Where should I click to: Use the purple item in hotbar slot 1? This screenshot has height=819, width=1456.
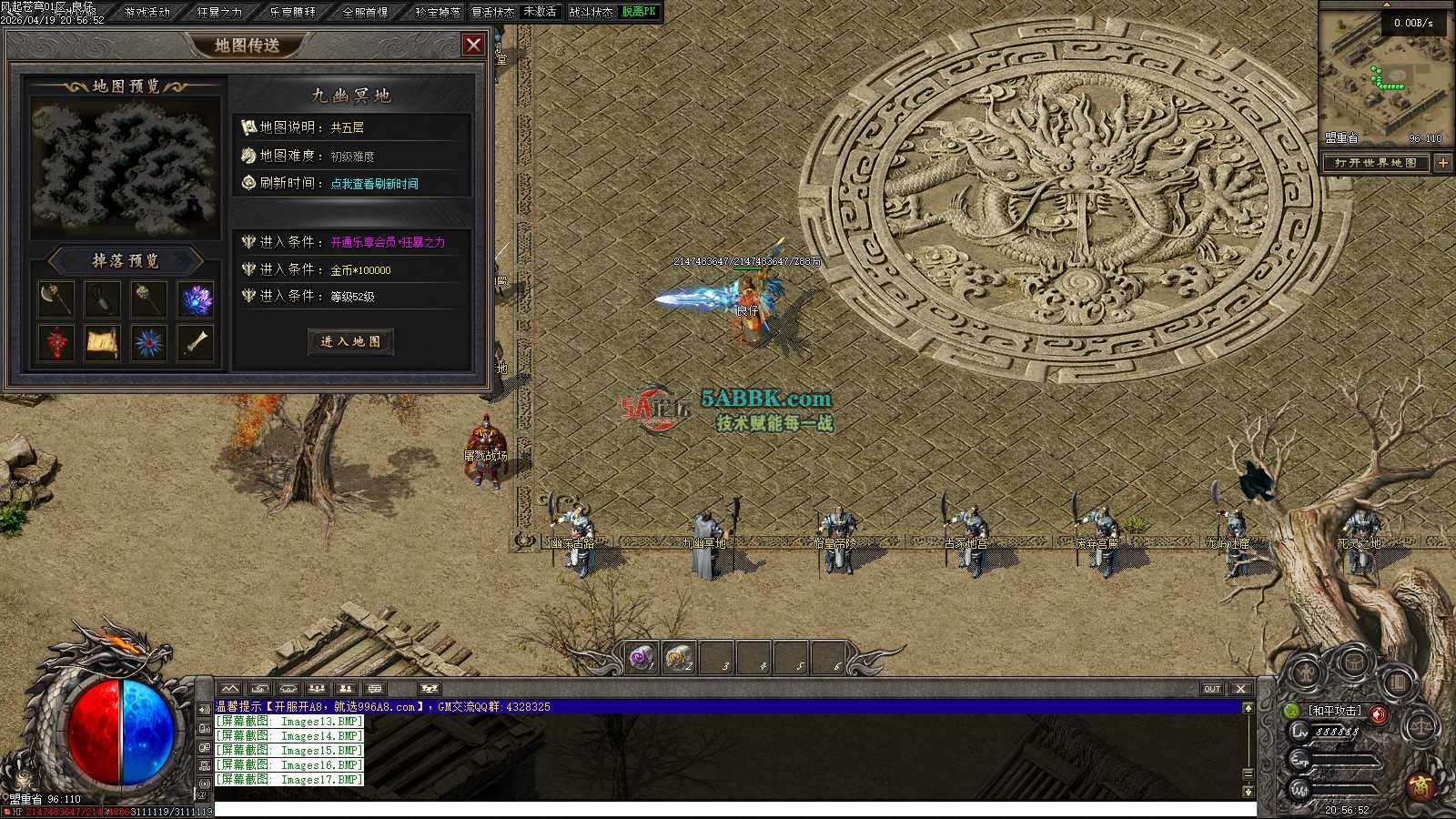click(x=642, y=657)
